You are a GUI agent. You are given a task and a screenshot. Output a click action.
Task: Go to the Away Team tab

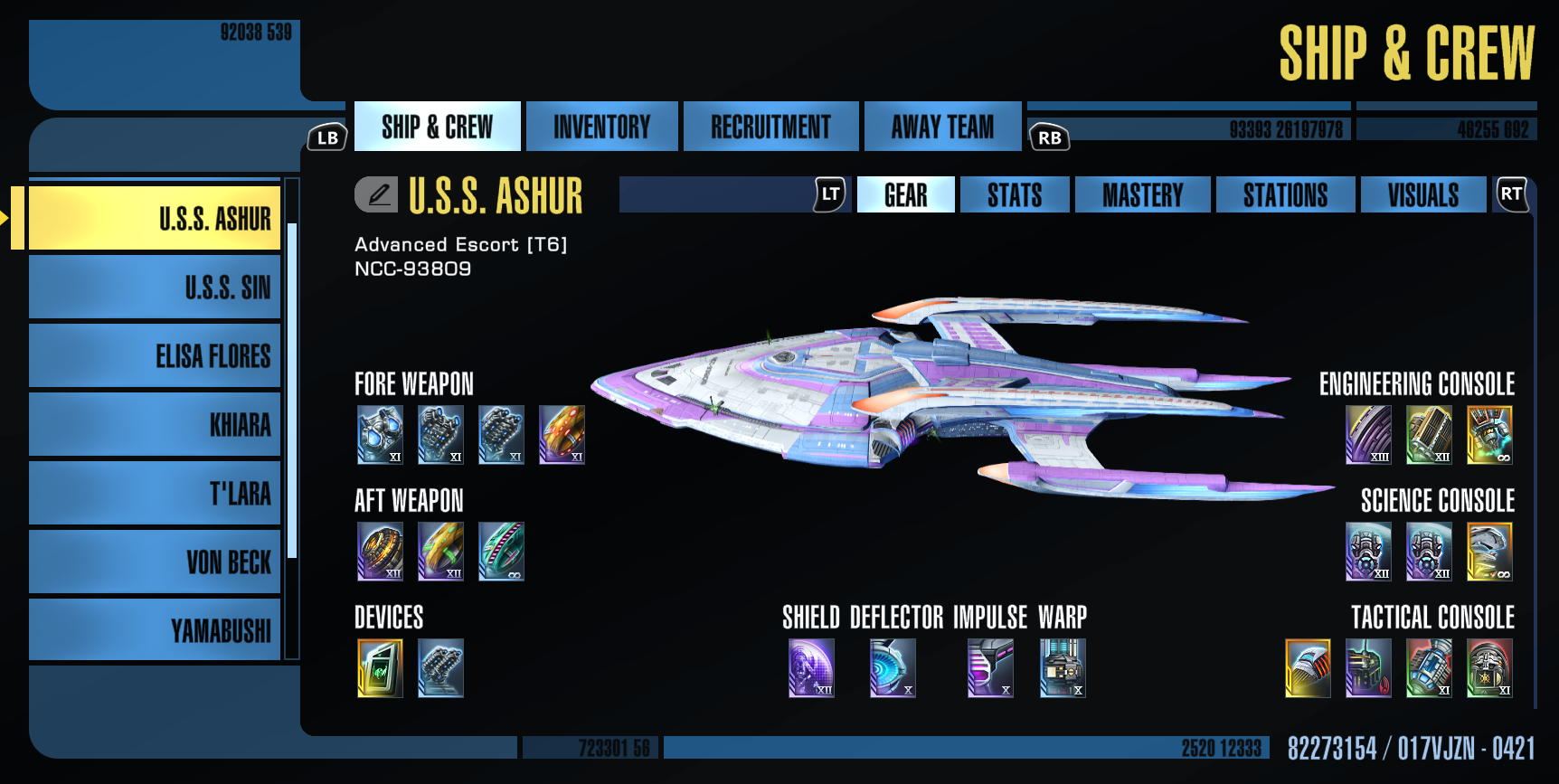942,127
